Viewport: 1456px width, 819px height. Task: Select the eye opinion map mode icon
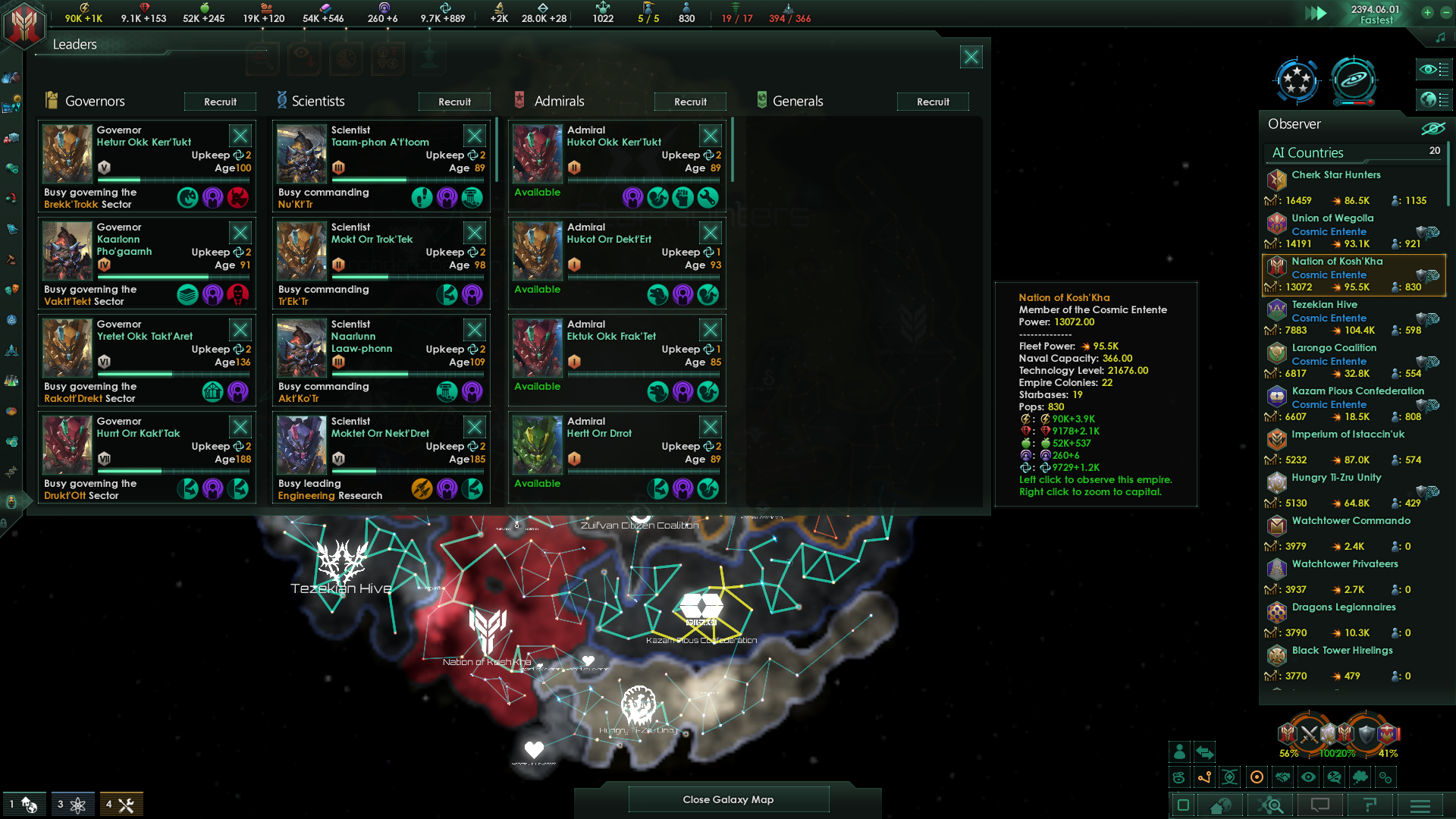tap(1309, 777)
